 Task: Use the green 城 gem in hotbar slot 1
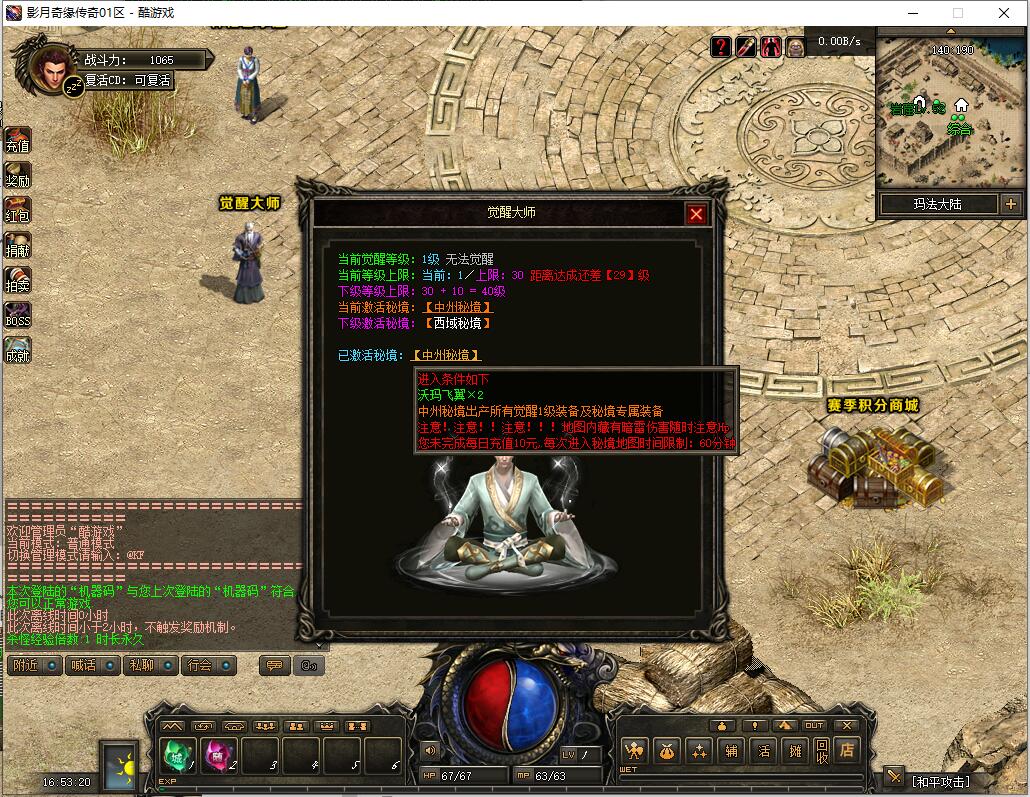pos(178,756)
